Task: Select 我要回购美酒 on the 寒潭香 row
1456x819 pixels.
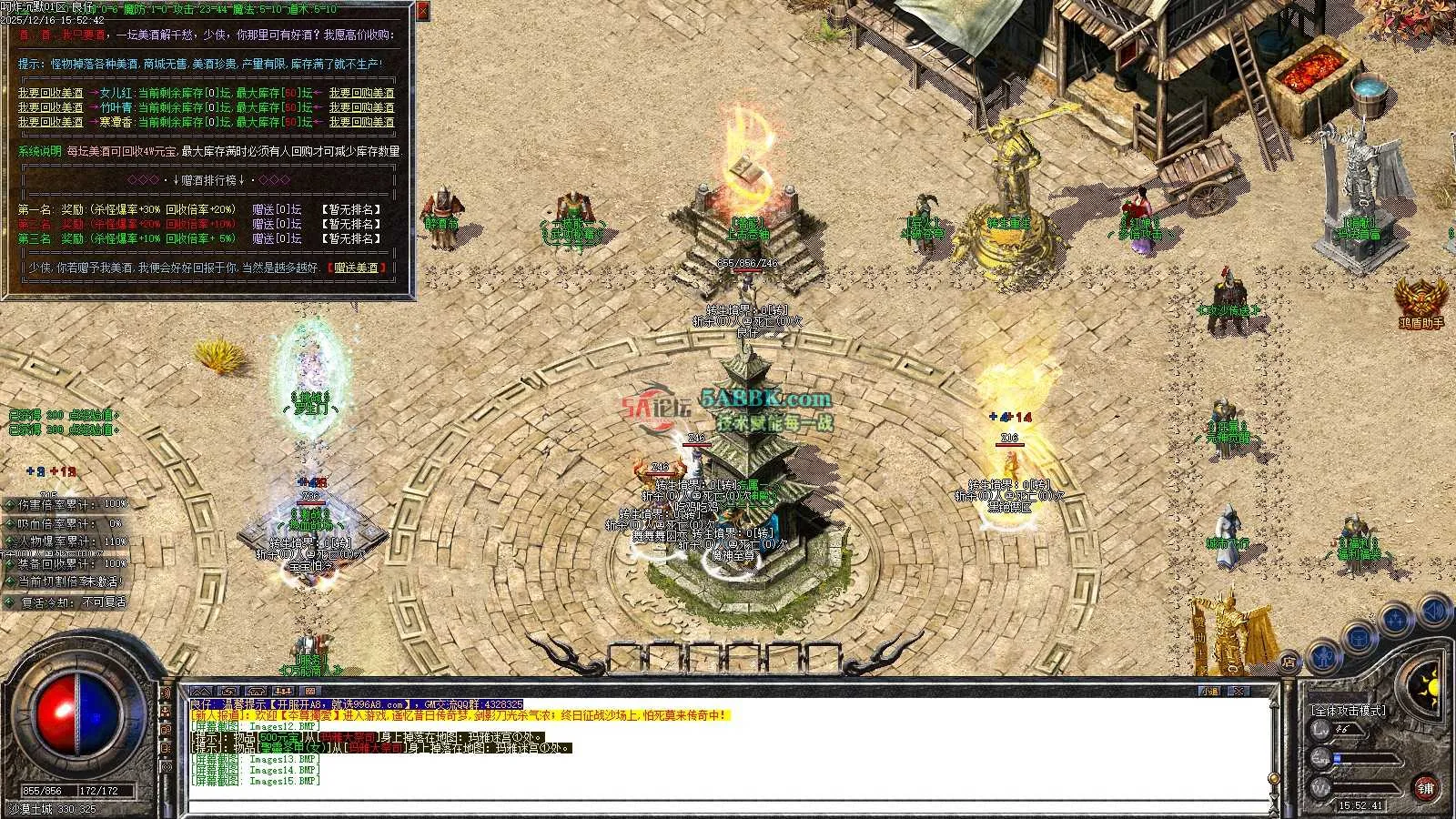Action: point(361,122)
